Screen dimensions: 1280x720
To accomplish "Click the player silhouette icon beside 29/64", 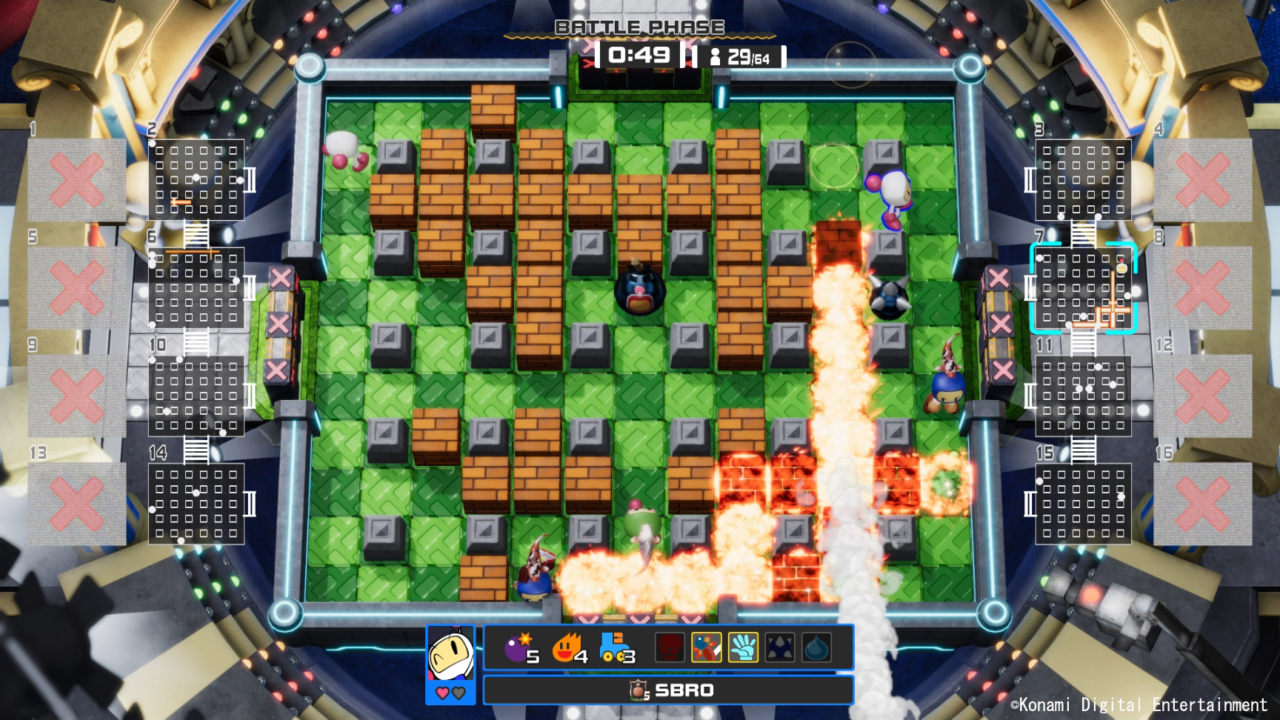I will point(714,57).
